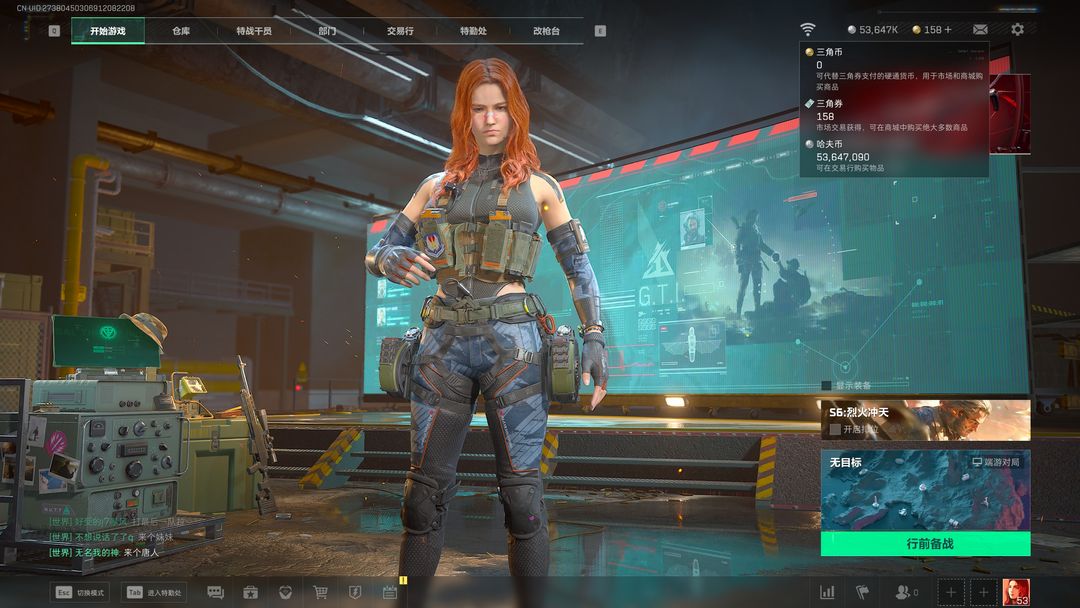This screenshot has height=608, width=1080.
Task: Go to the 交易行 trading tab
Action: coord(400,31)
